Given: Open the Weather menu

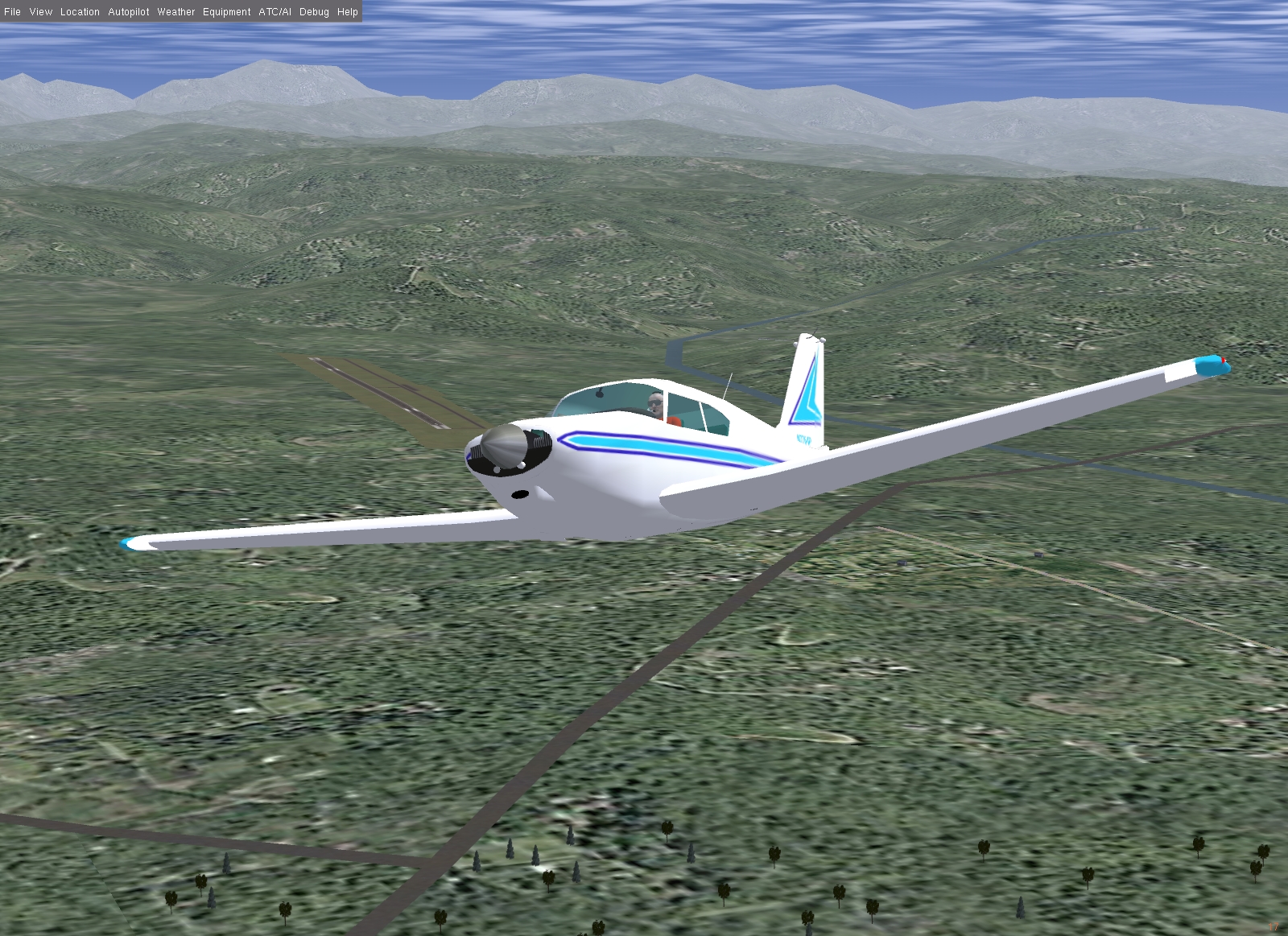Looking at the screenshot, I should (176, 12).
